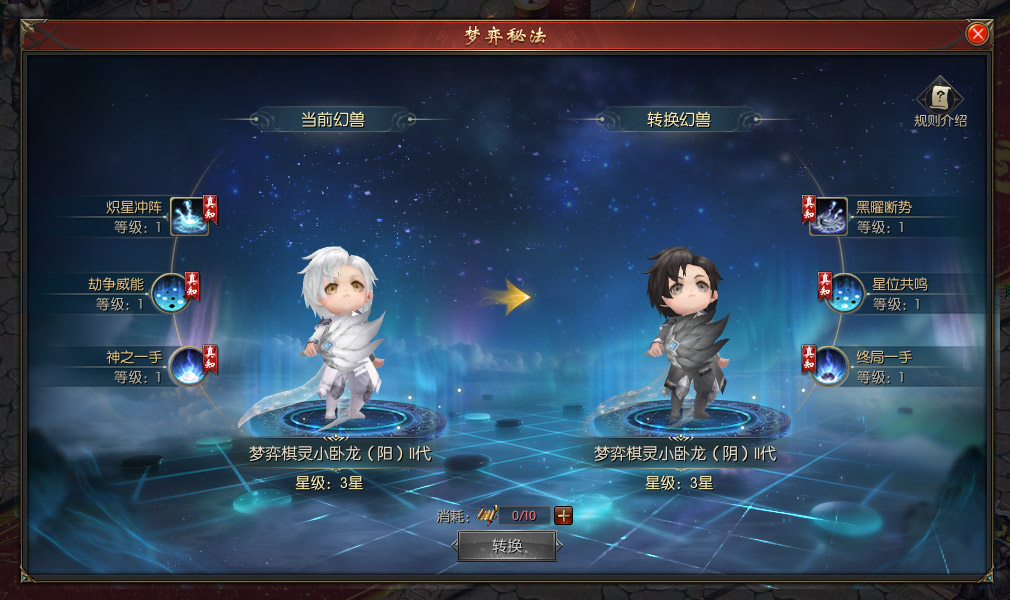
Task: Close the 梦弈秘法 window
Action: (977, 34)
